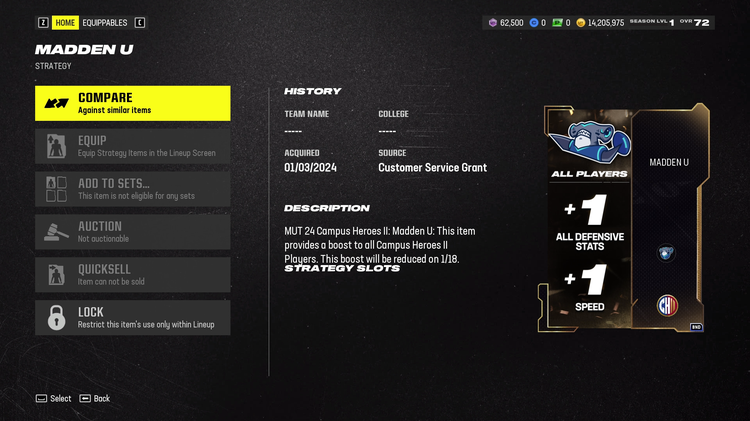
Task: Choose the Quicksell option
Action: tap(132, 275)
